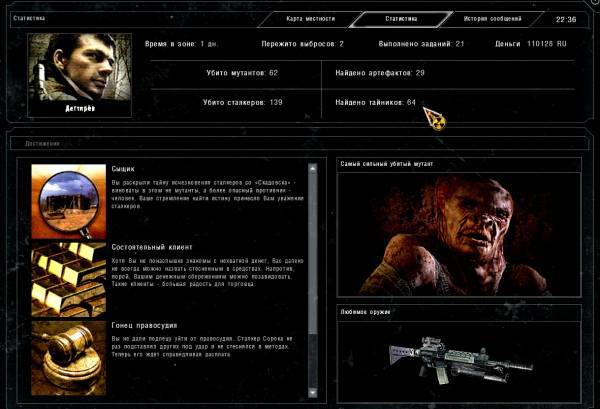The width and height of the screenshot is (600, 409).
Task: Show the История сообщений tab
Action: pos(491,18)
